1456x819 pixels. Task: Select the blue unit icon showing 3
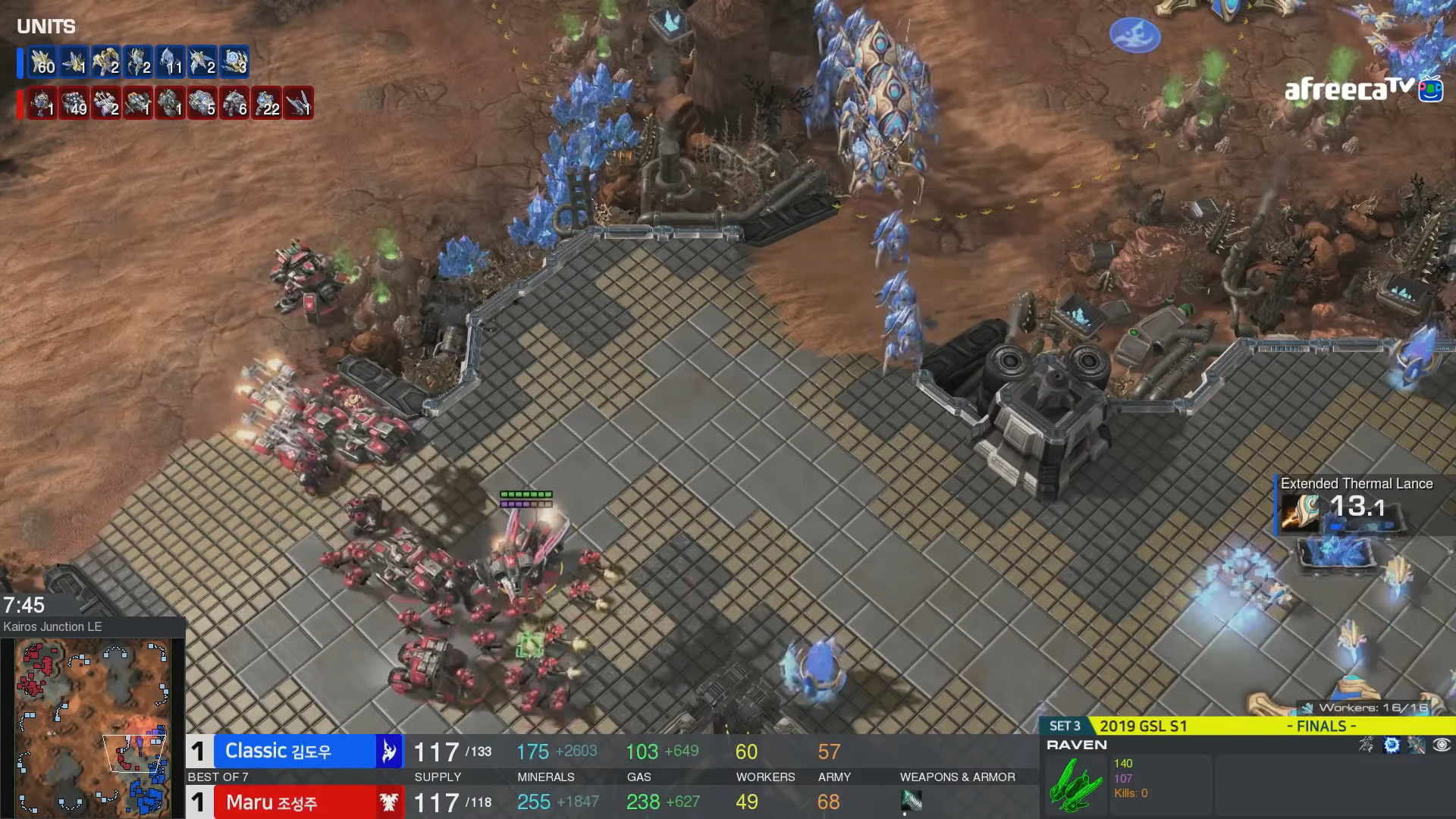pyautogui.click(x=234, y=62)
